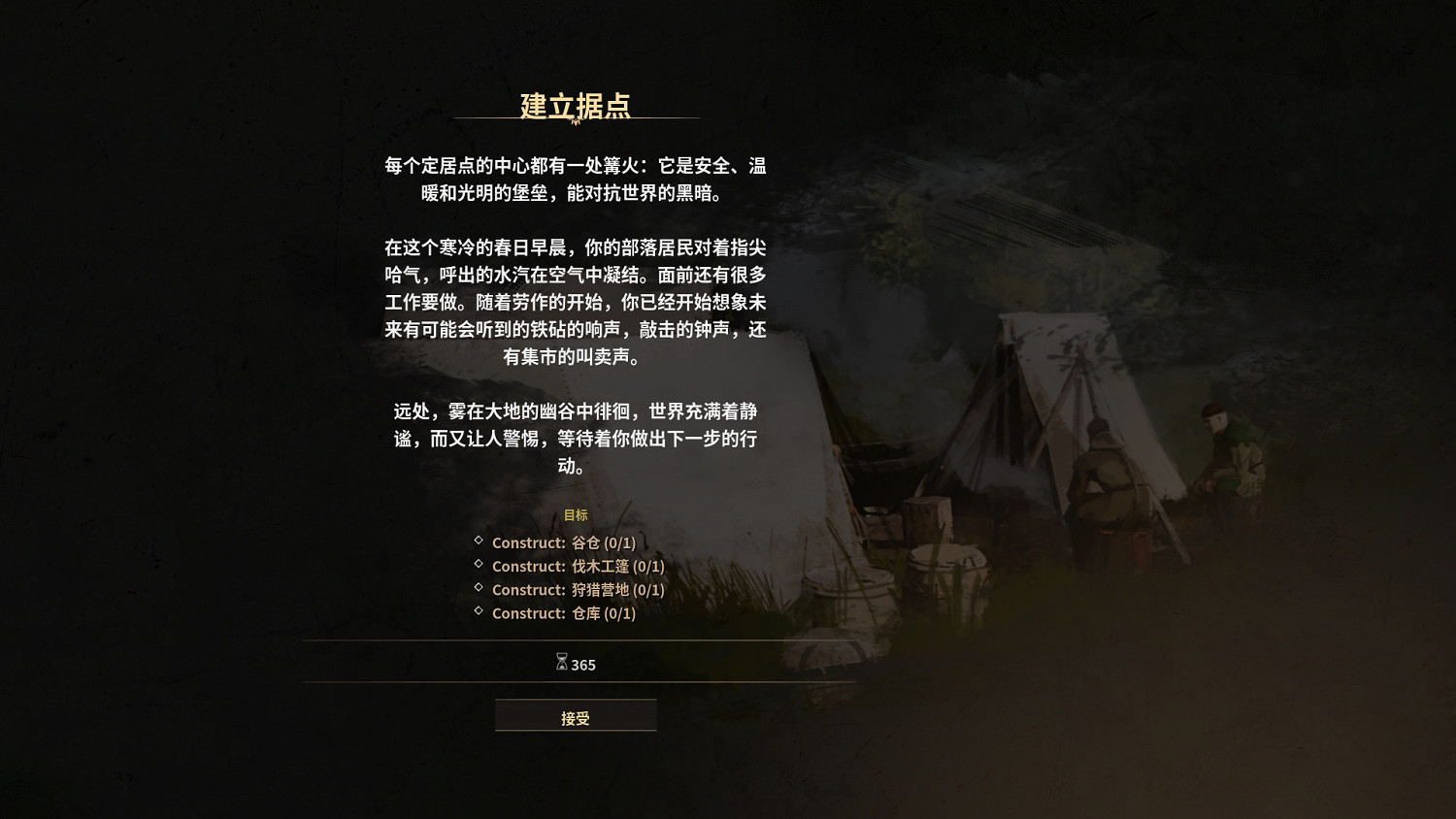Click the diamond marker beside 狩猎营地 objective
This screenshot has width=1456, height=819.
click(x=477, y=589)
